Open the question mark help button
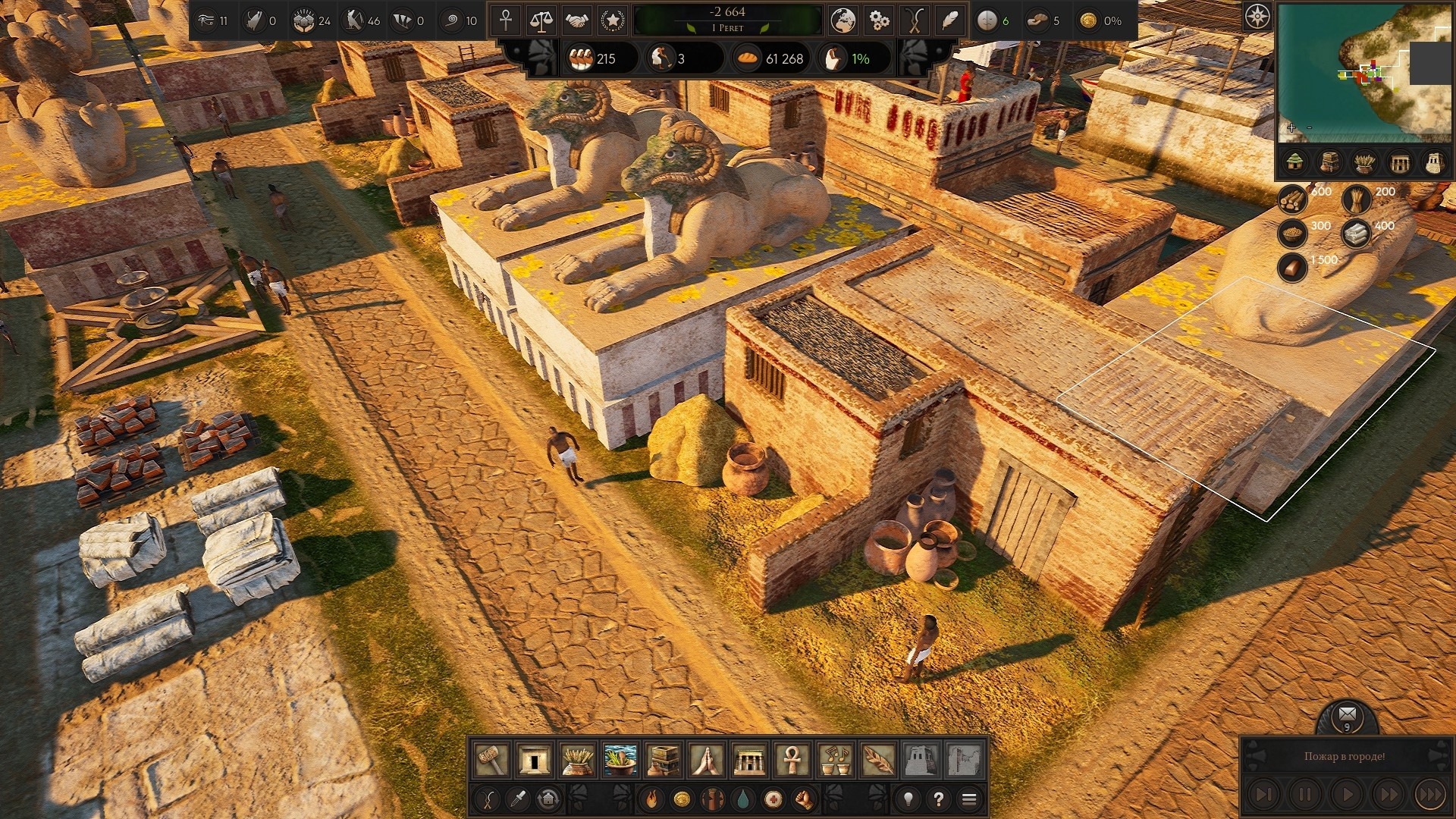This screenshot has width=1456, height=819. 939,799
